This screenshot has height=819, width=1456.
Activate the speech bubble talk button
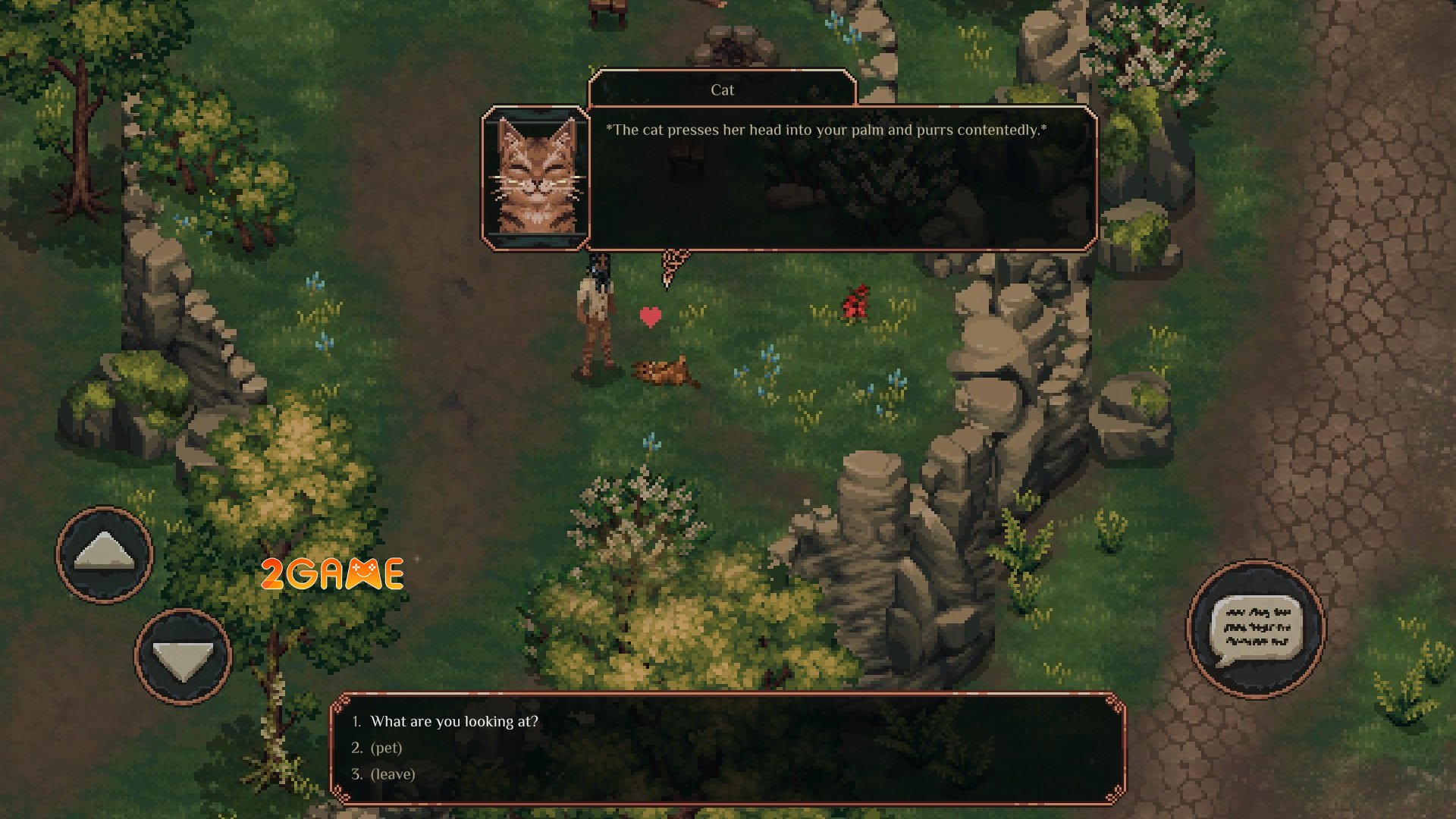pyautogui.click(x=1256, y=629)
